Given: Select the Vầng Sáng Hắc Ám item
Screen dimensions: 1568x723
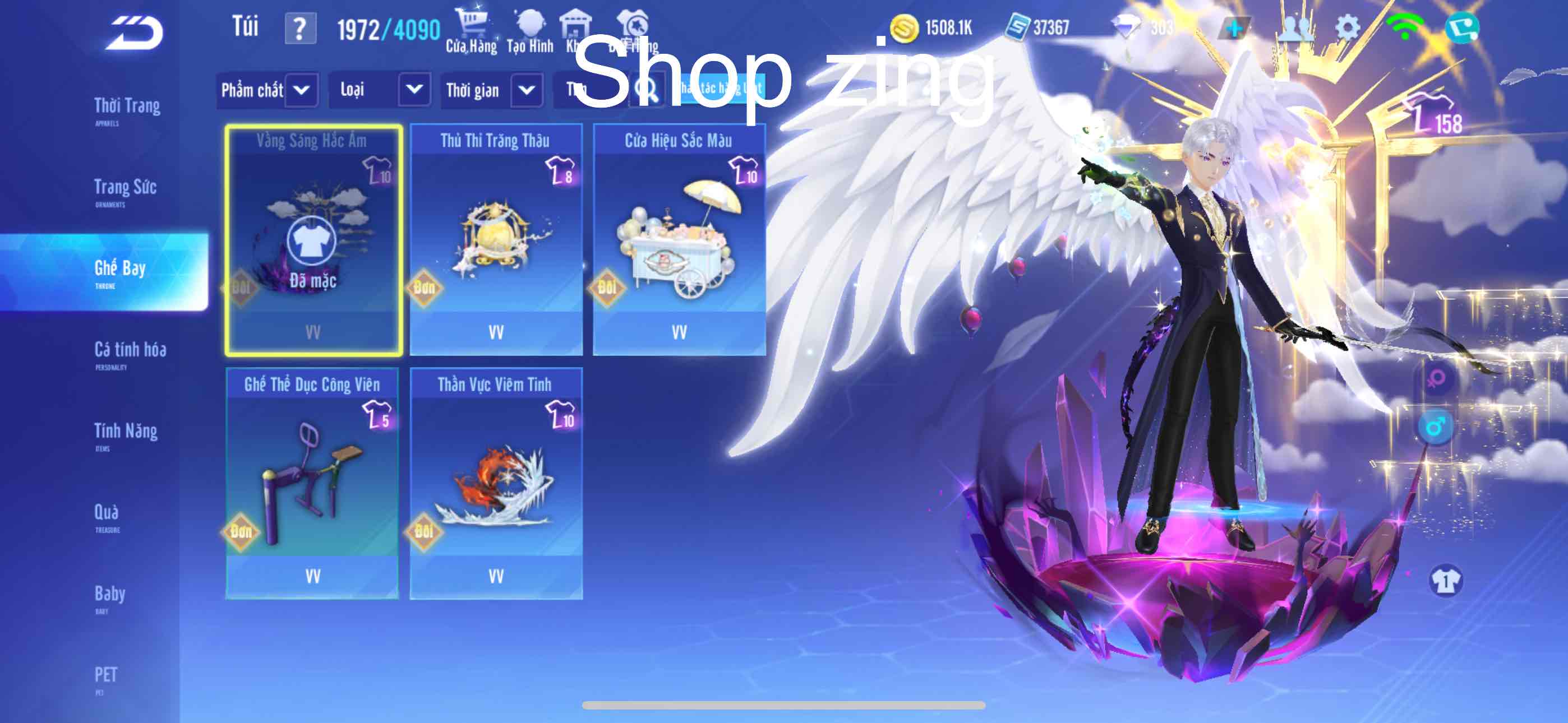Looking at the screenshot, I should pos(313,240).
